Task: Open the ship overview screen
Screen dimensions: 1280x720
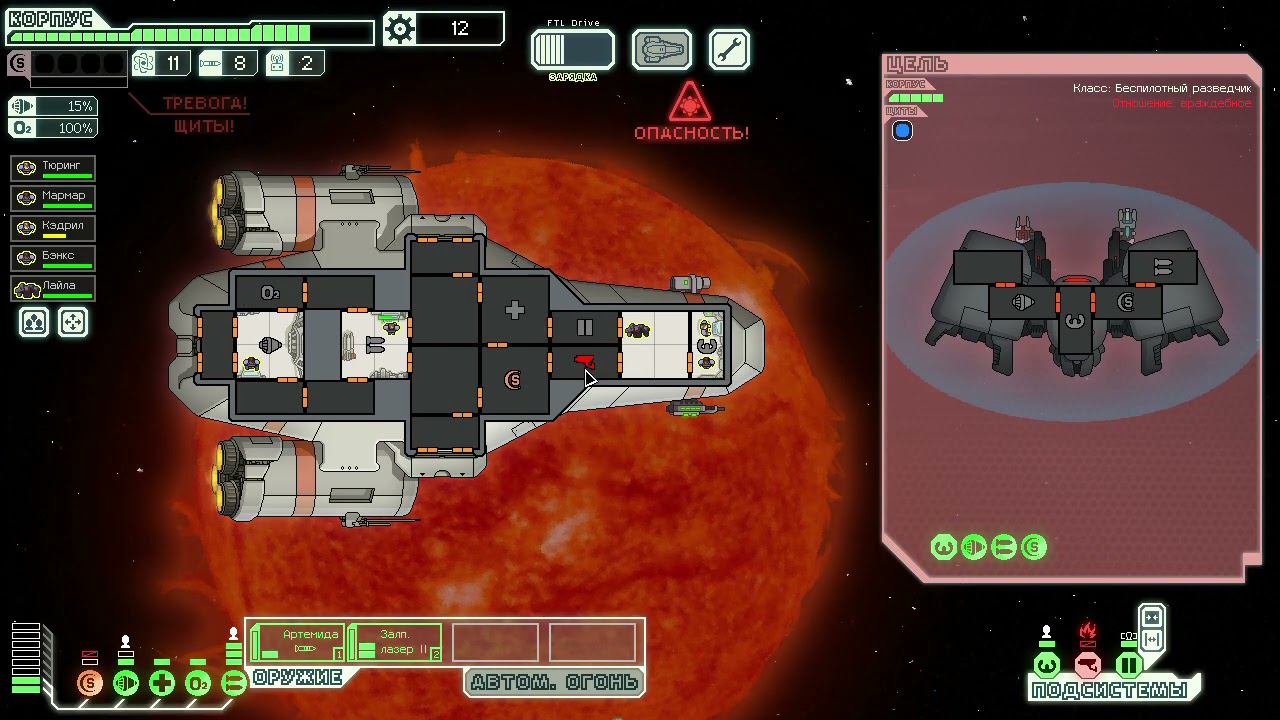Action: (661, 49)
